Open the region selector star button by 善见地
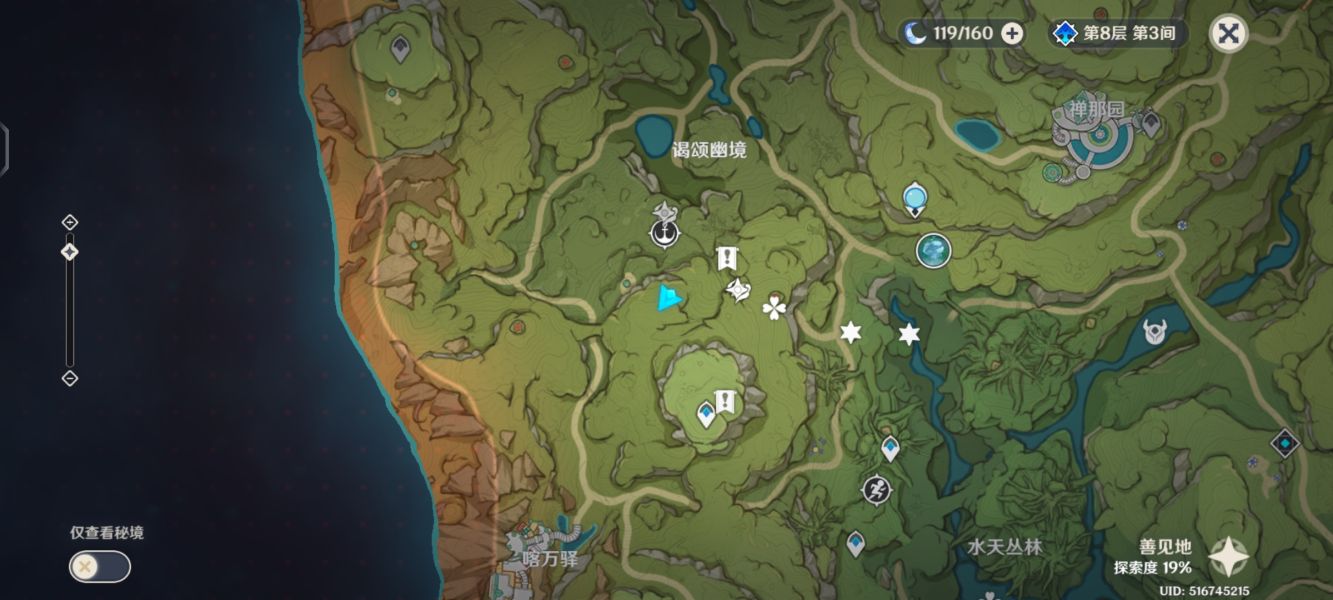The image size is (1333, 600). 1227,559
